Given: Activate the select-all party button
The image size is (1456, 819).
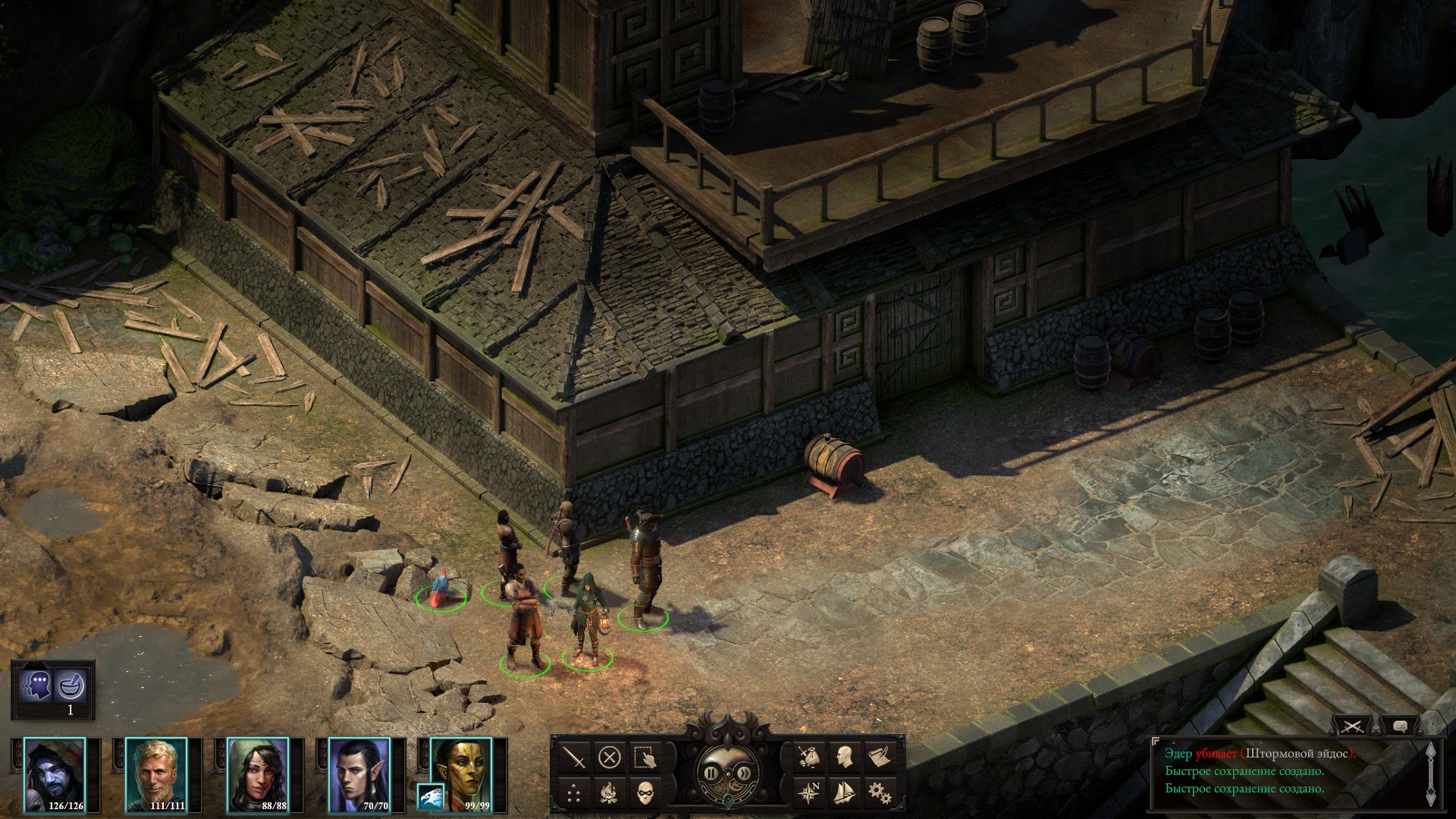Looking at the screenshot, I should point(645,757).
